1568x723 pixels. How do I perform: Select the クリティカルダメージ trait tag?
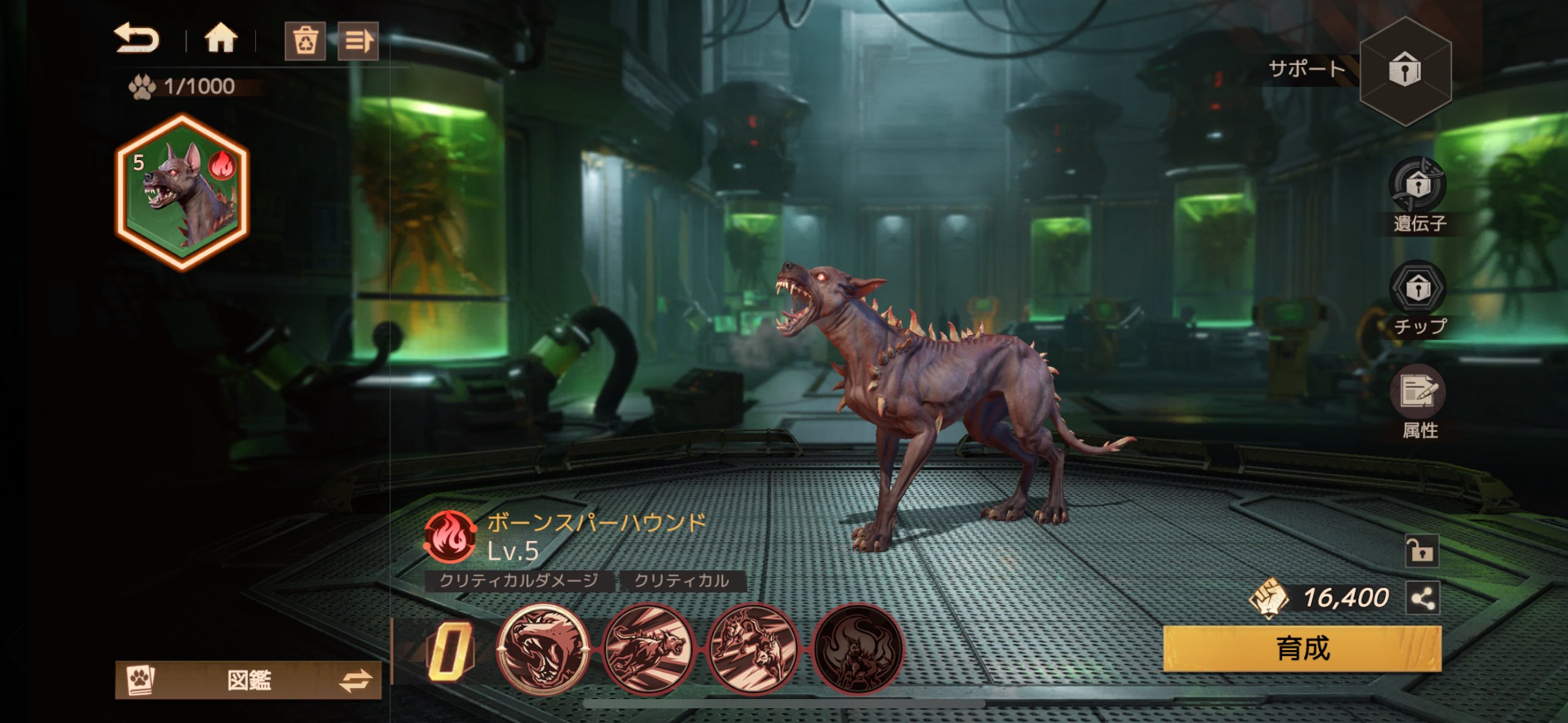pos(518,581)
